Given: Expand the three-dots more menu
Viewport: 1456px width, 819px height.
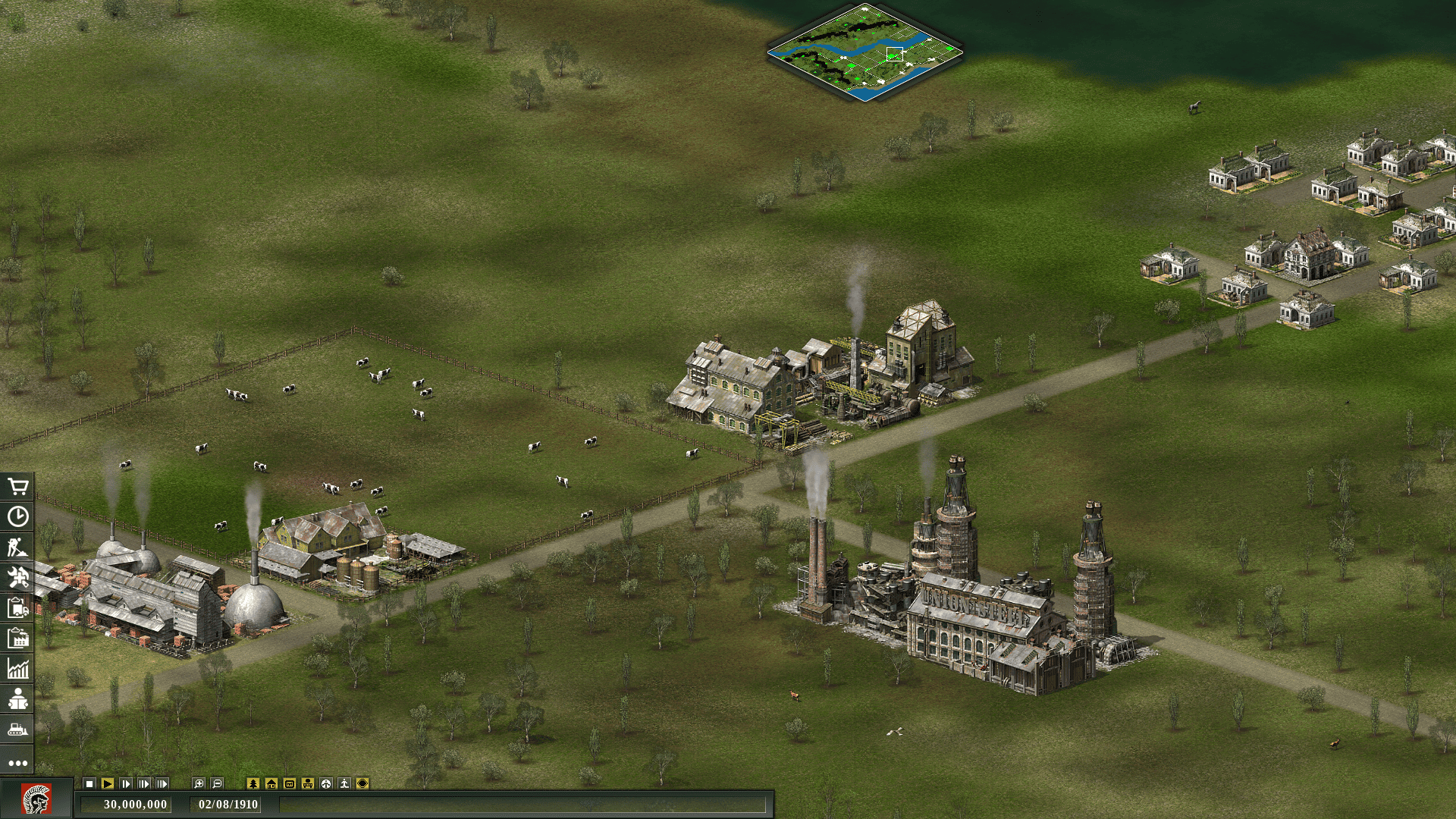Looking at the screenshot, I should point(17,763).
